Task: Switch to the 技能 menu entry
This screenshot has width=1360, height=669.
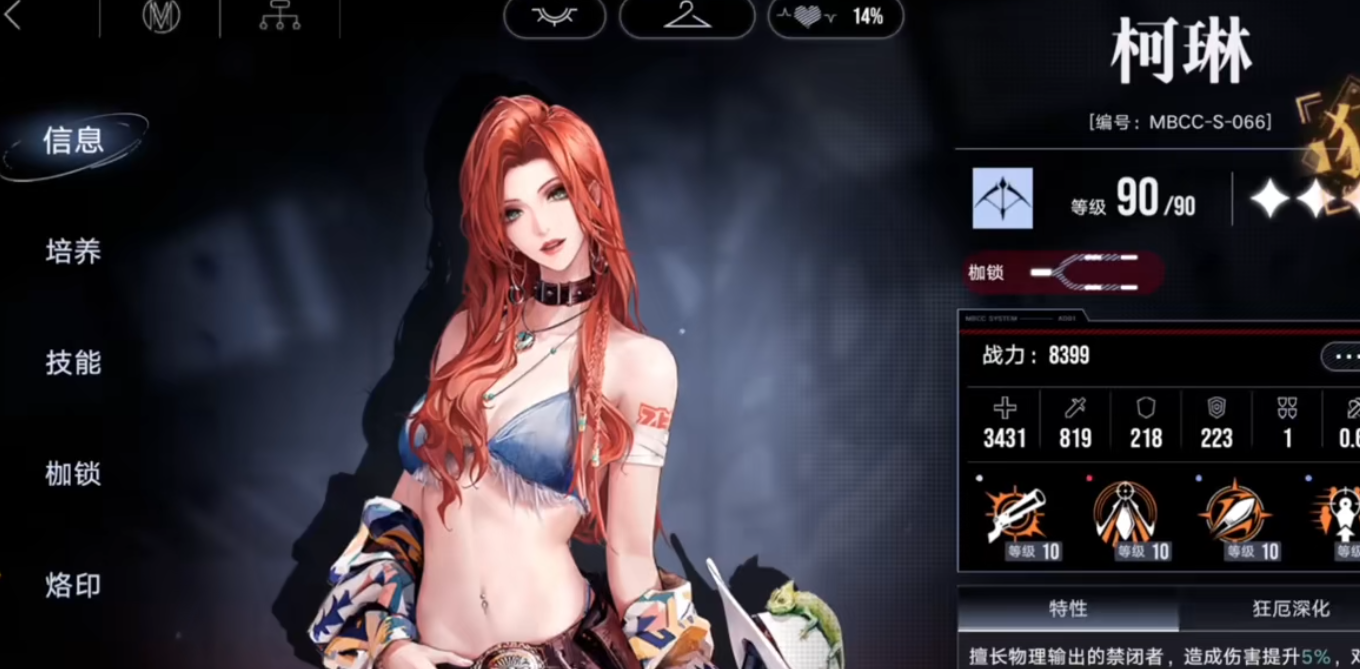Action: point(74,363)
